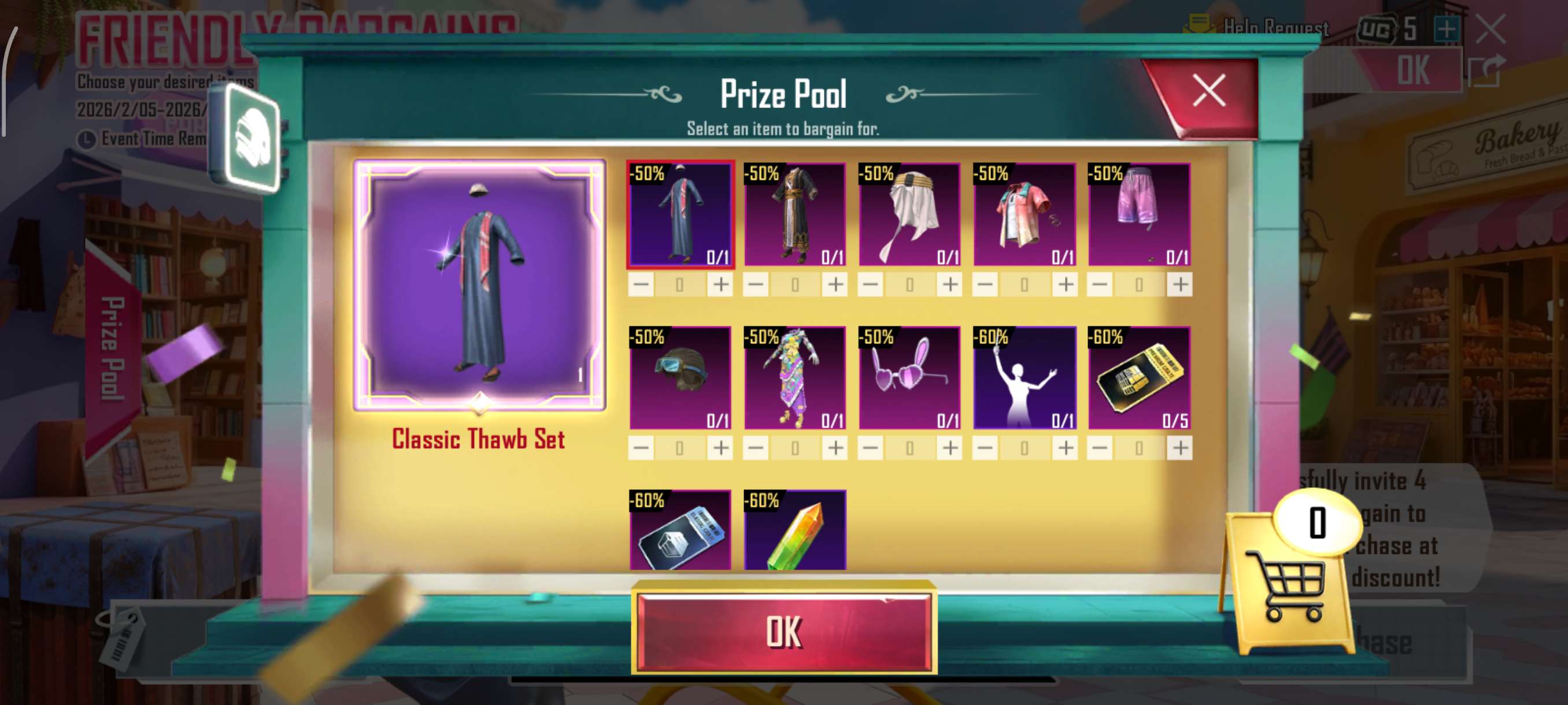Choose the black and gold robe item

(x=794, y=214)
